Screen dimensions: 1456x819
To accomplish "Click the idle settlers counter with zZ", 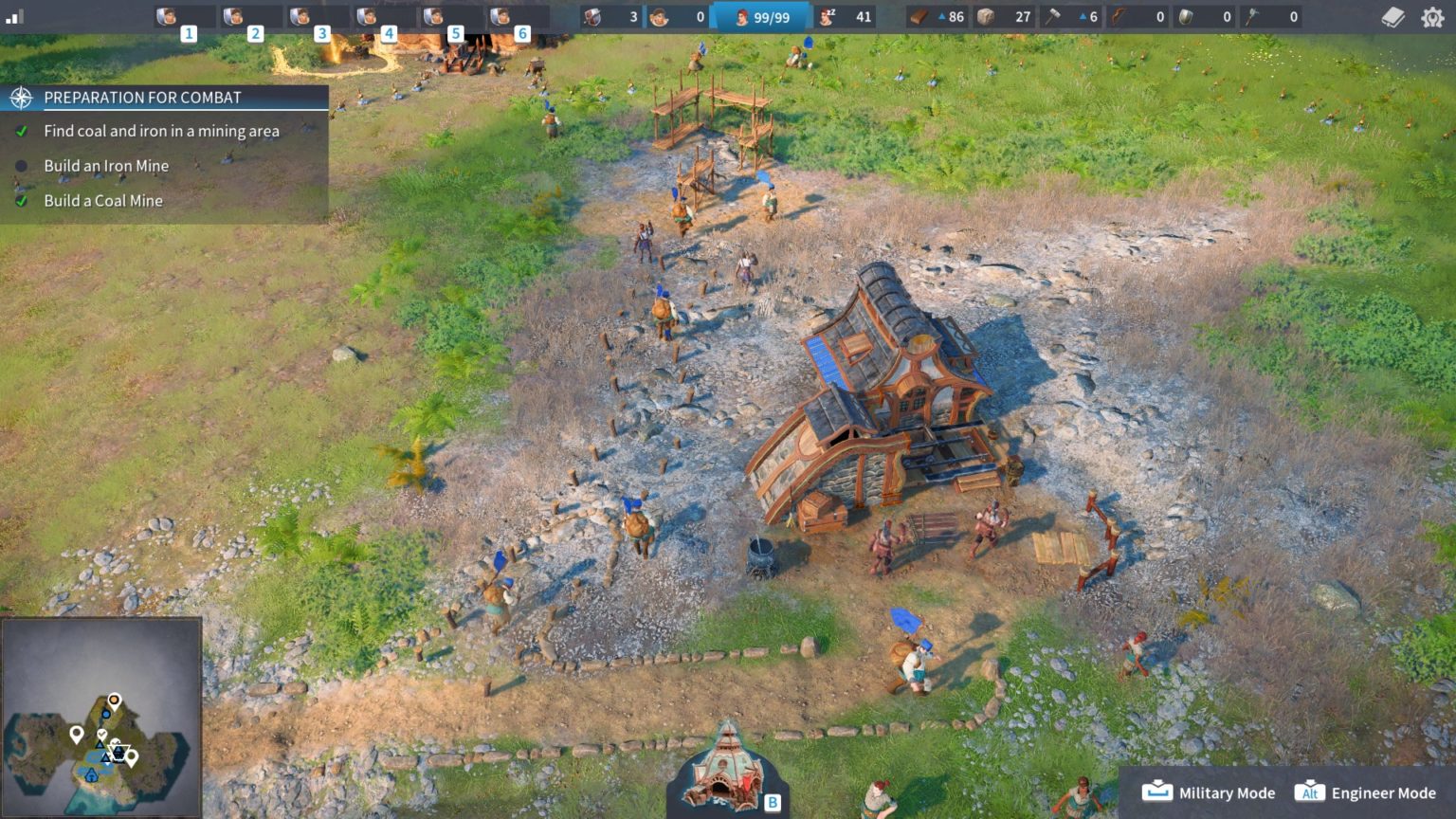I will point(846,17).
